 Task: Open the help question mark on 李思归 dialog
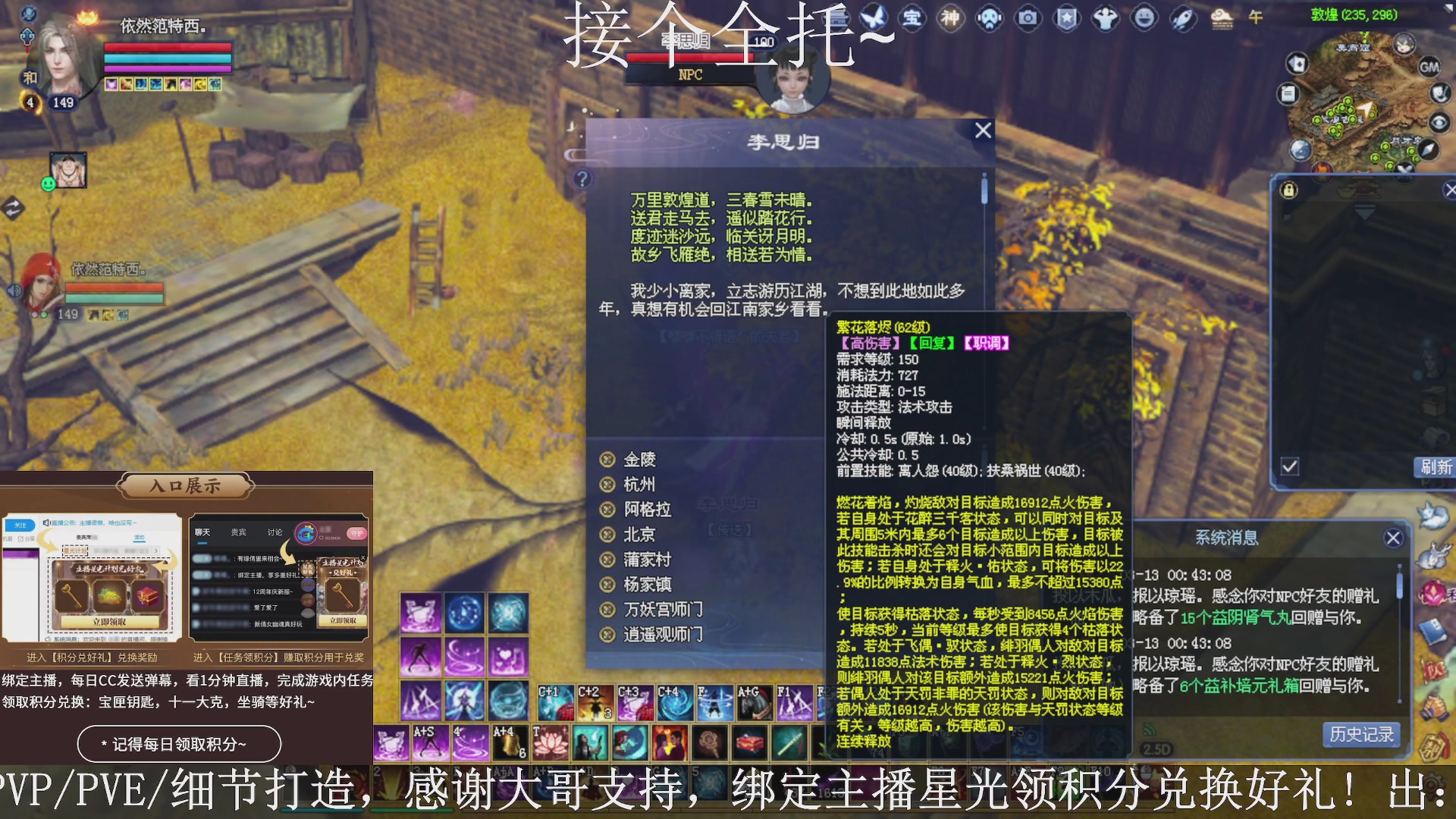click(x=581, y=180)
